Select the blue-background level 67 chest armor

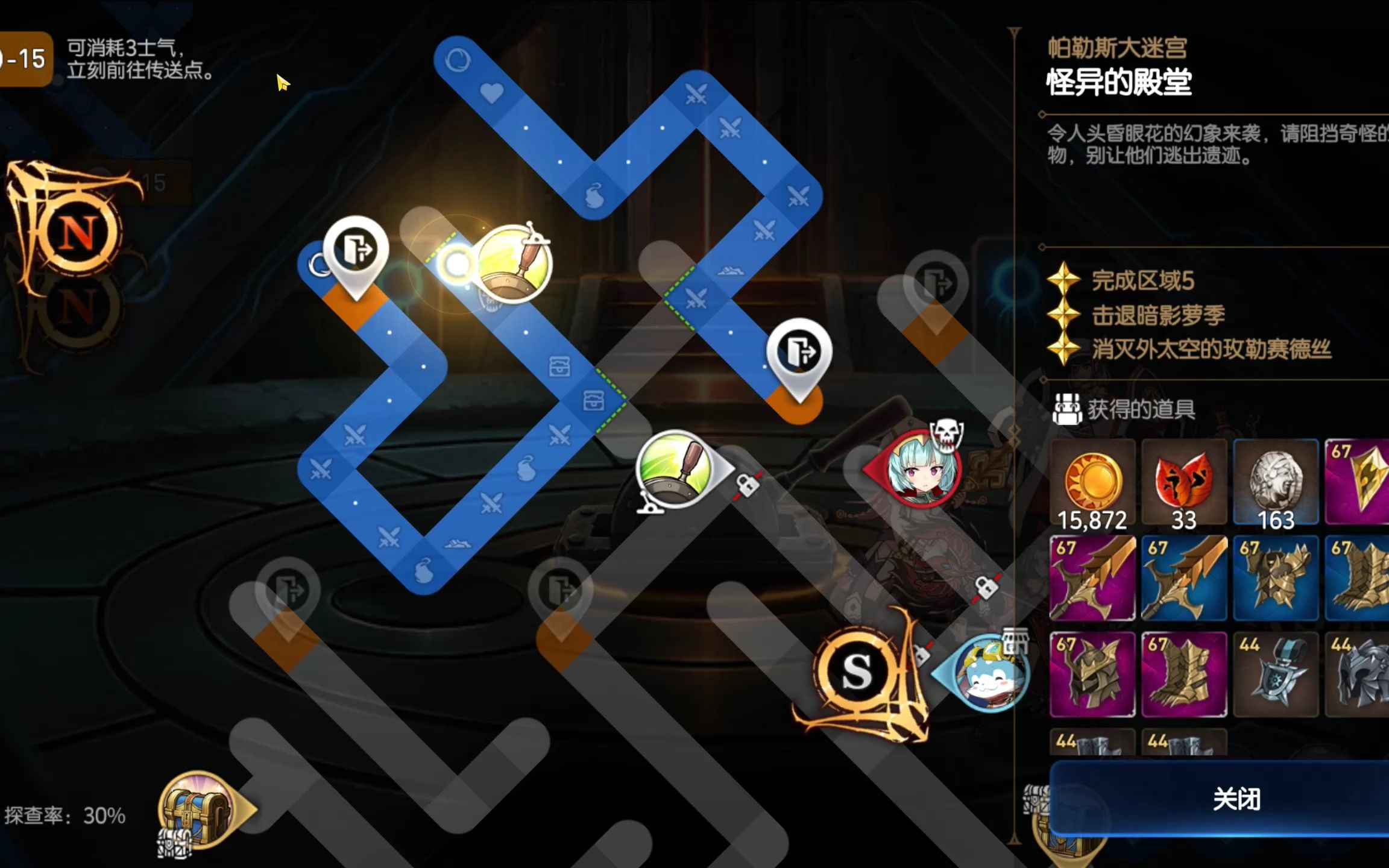click(x=1276, y=579)
